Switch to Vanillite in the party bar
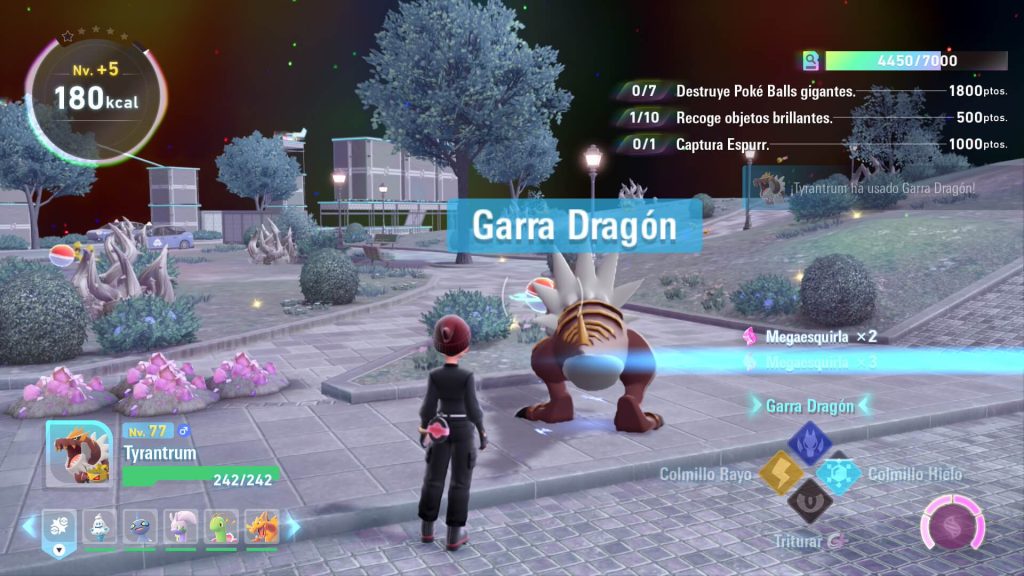The image size is (1024, 576). coord(100,525)
